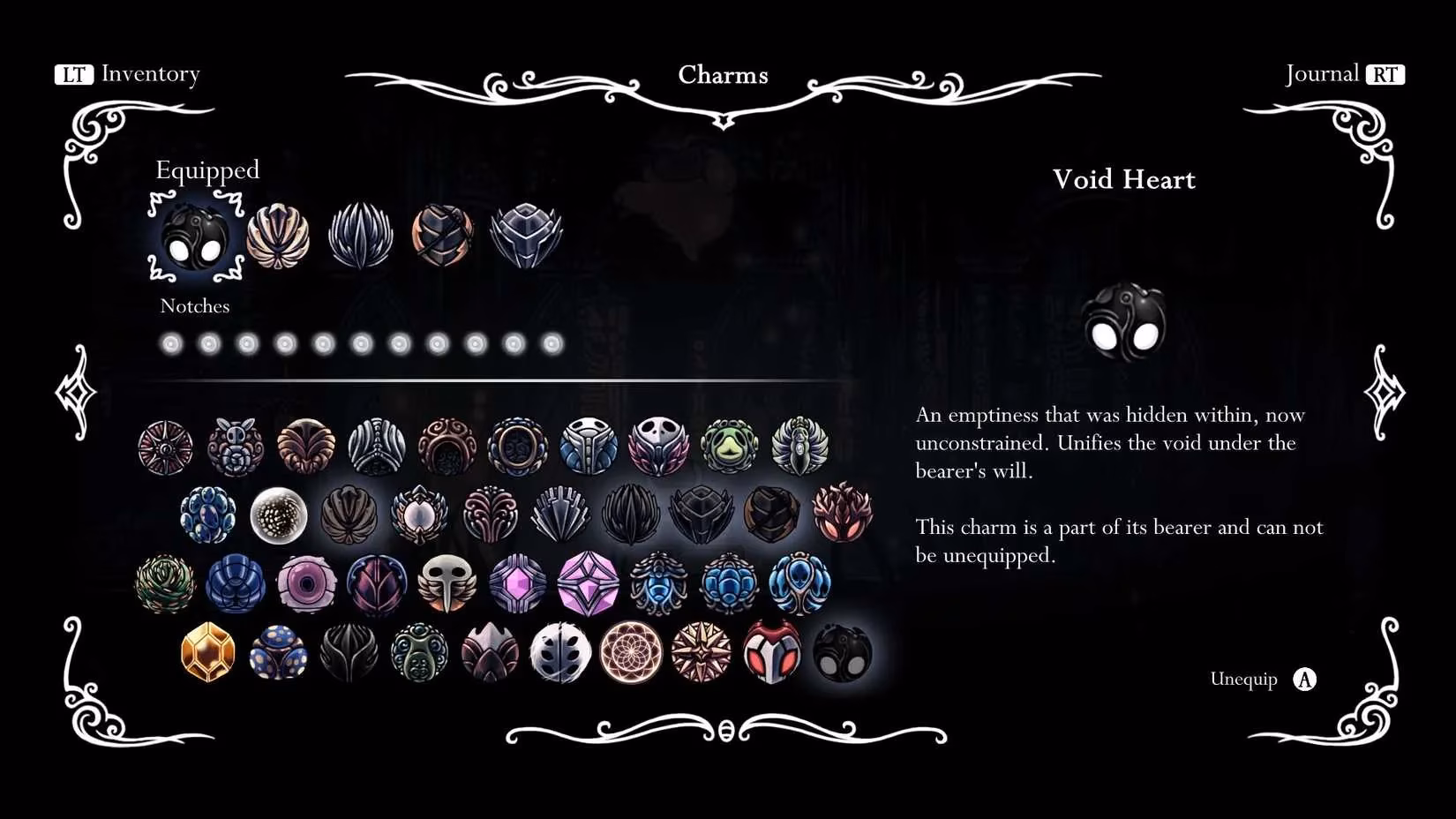Viewport: 1456px width, 819px height.
Task: Open the Journal tab
Action: pos(1342,74)
